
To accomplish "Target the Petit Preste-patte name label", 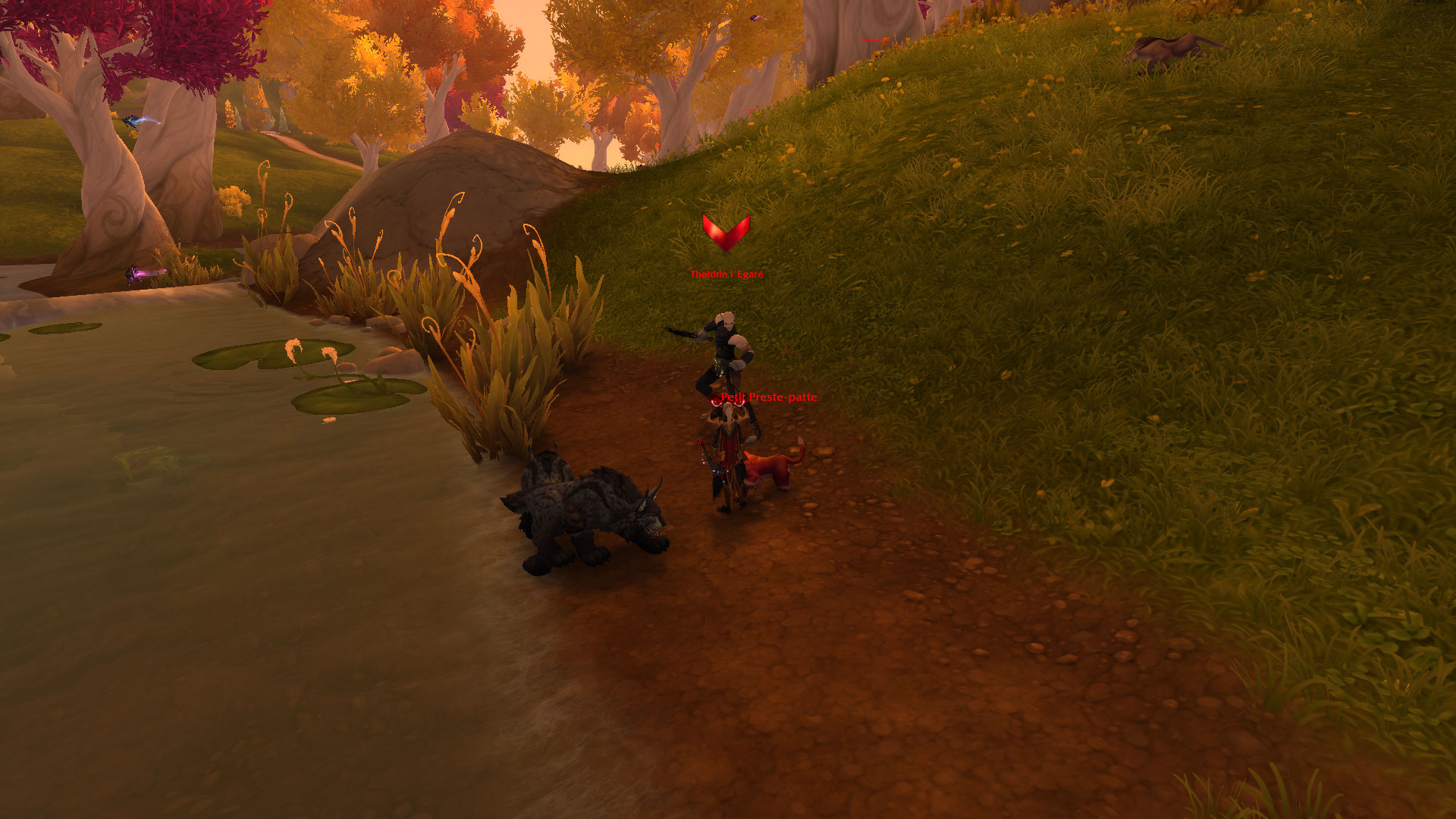I will tap(768, 397).
